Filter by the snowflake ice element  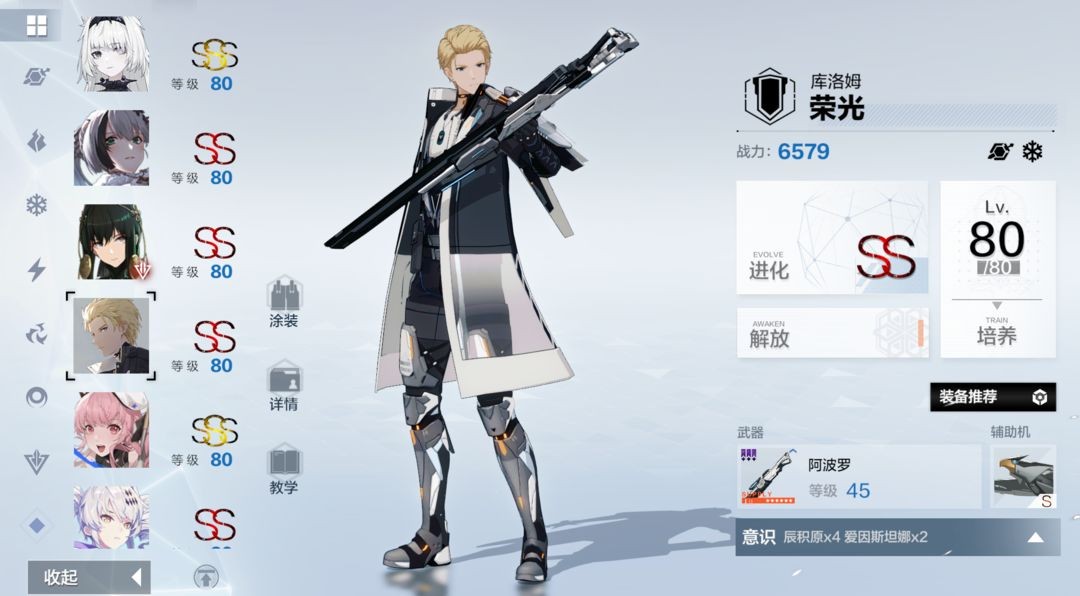[37, 206]
